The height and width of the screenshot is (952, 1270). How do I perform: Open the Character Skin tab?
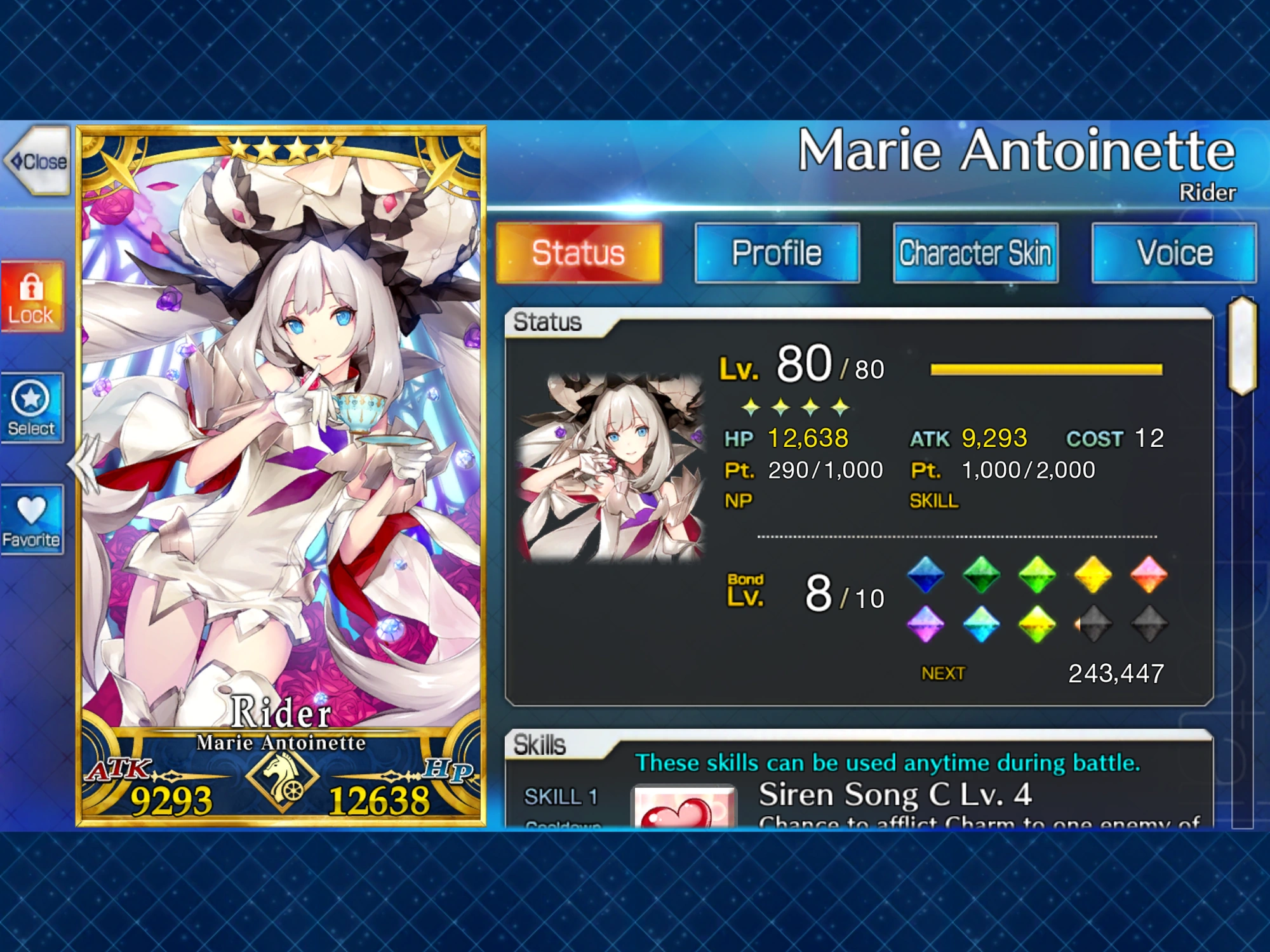click(x=976, y=253)
